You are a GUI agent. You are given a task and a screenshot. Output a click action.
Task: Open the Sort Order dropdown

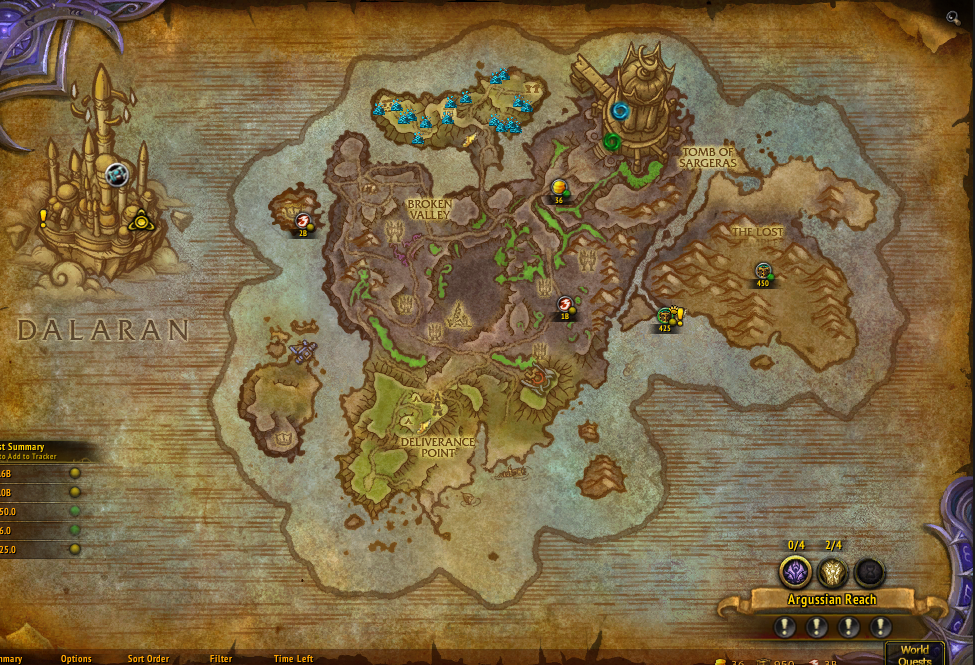(x=148, y=659)
